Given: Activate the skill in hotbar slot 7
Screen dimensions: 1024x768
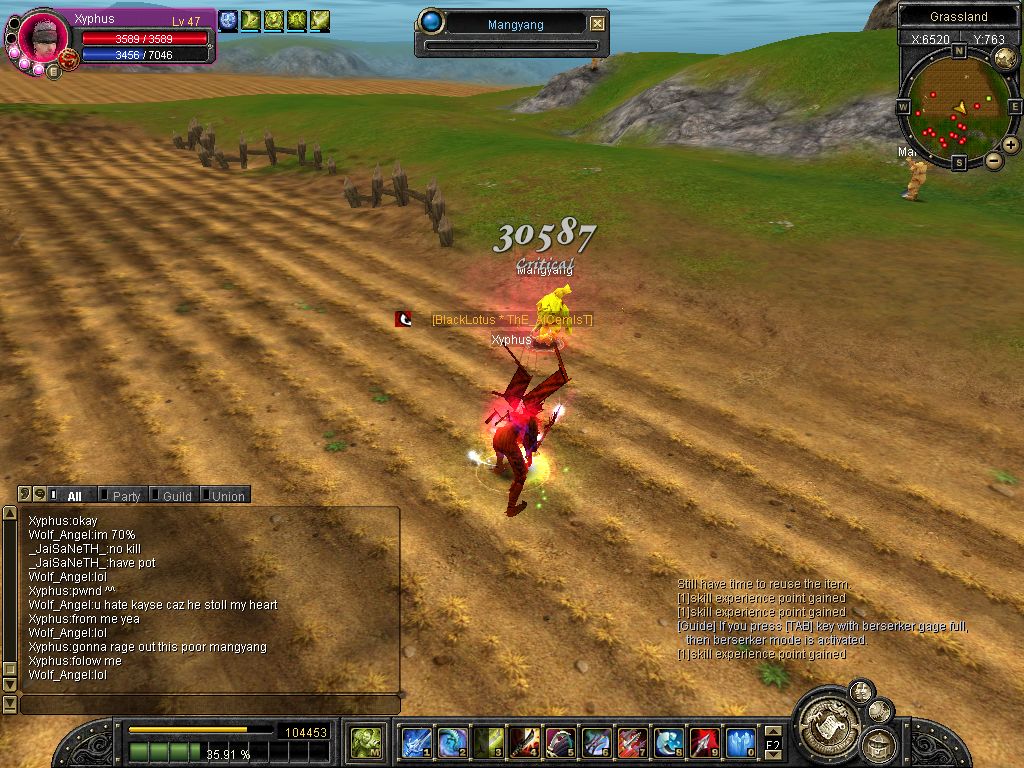Looking at the screenshot, I should coord(632,743).
